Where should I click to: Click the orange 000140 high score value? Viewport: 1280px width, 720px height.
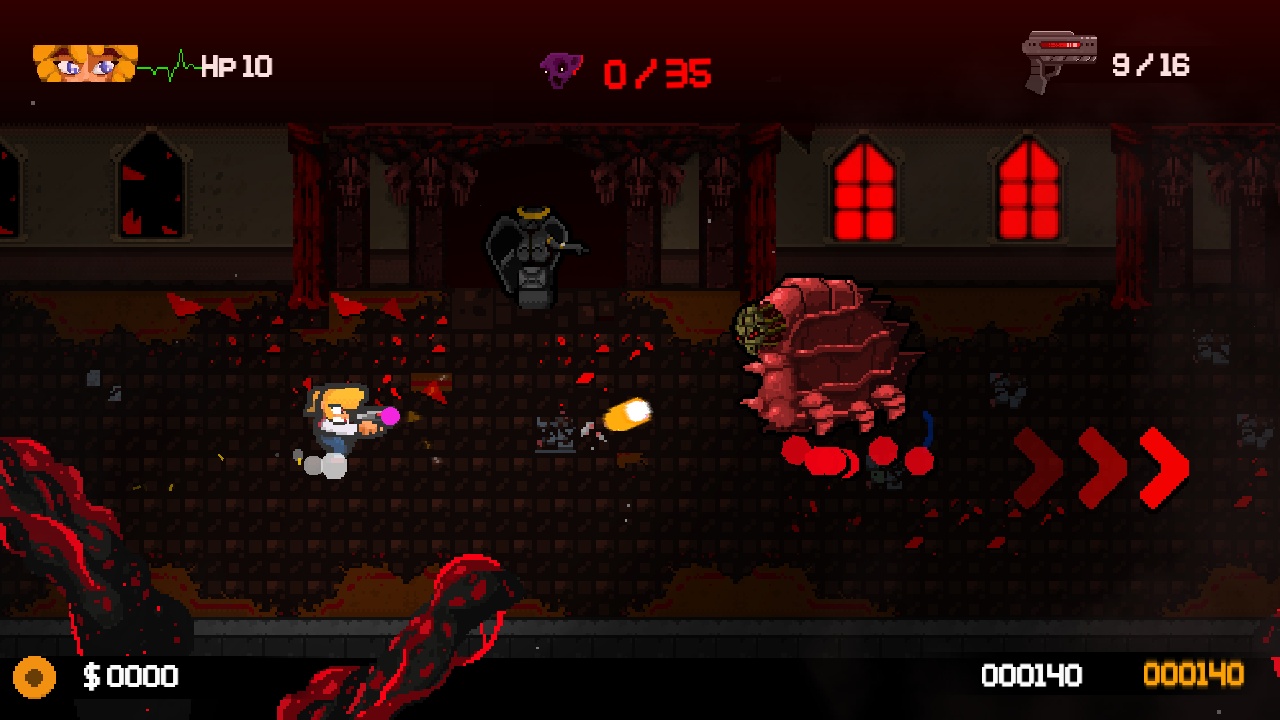coord(1196,676)
